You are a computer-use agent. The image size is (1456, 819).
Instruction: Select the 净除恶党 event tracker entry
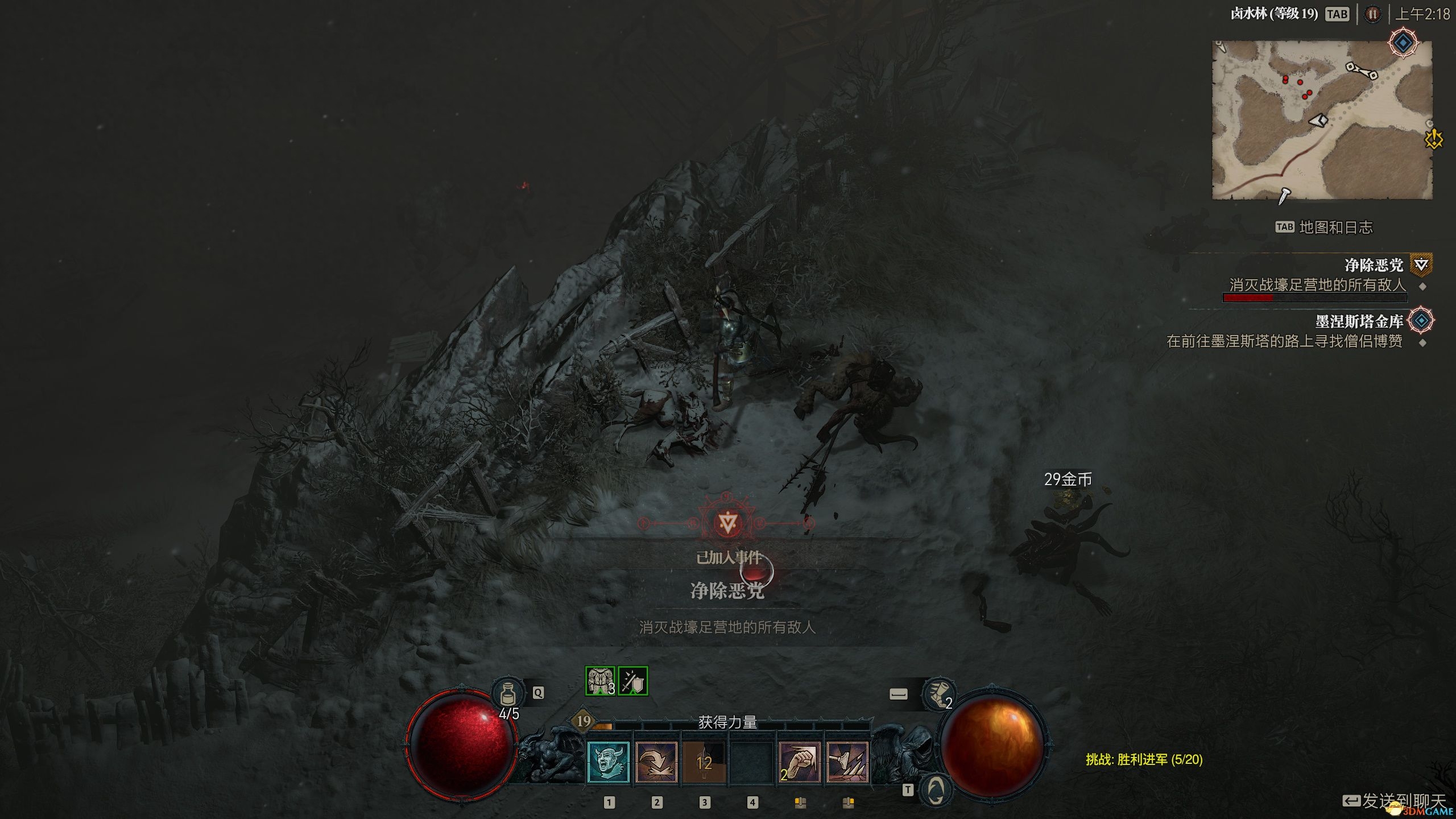[x=1374, y=265]
